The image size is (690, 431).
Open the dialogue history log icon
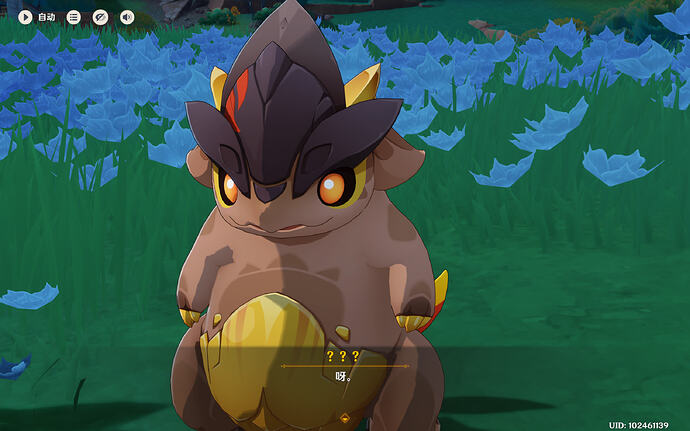point(74,17)
